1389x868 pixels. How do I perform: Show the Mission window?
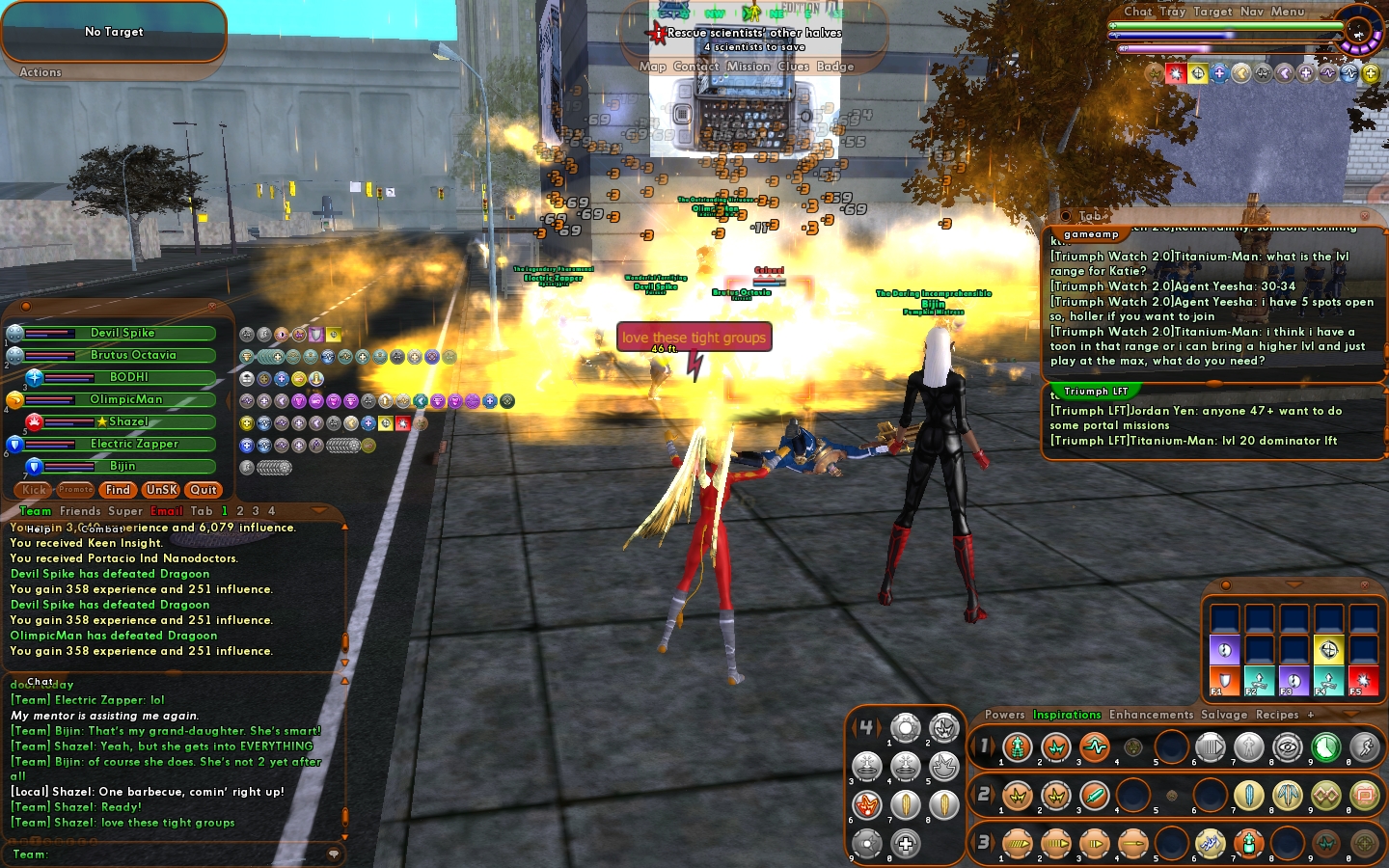(749, 67)
